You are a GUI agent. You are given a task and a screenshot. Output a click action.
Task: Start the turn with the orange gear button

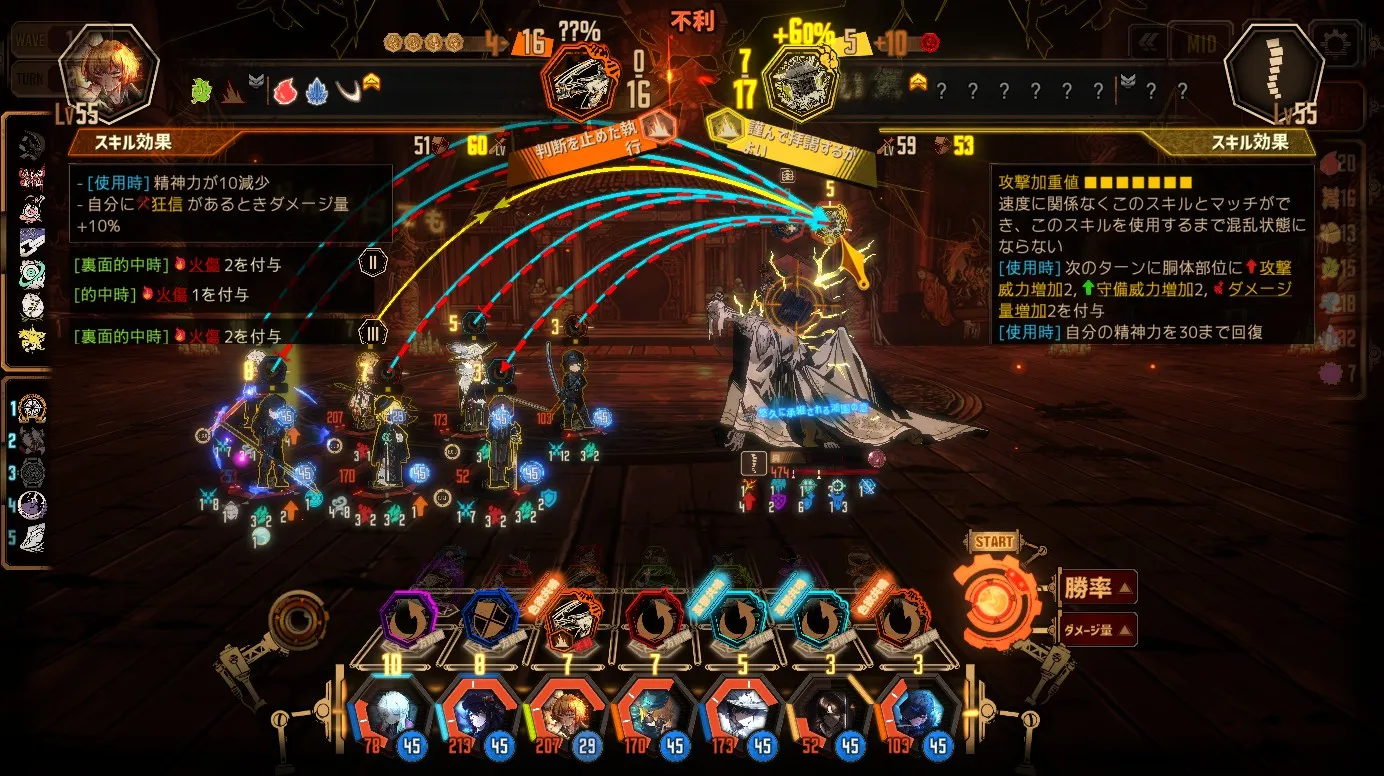(x=995, y=603)
